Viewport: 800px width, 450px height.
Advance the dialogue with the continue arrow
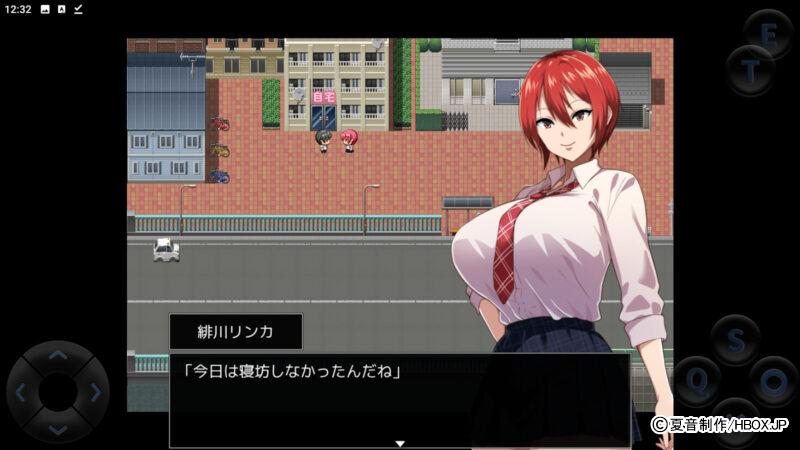tap(400, 442)
